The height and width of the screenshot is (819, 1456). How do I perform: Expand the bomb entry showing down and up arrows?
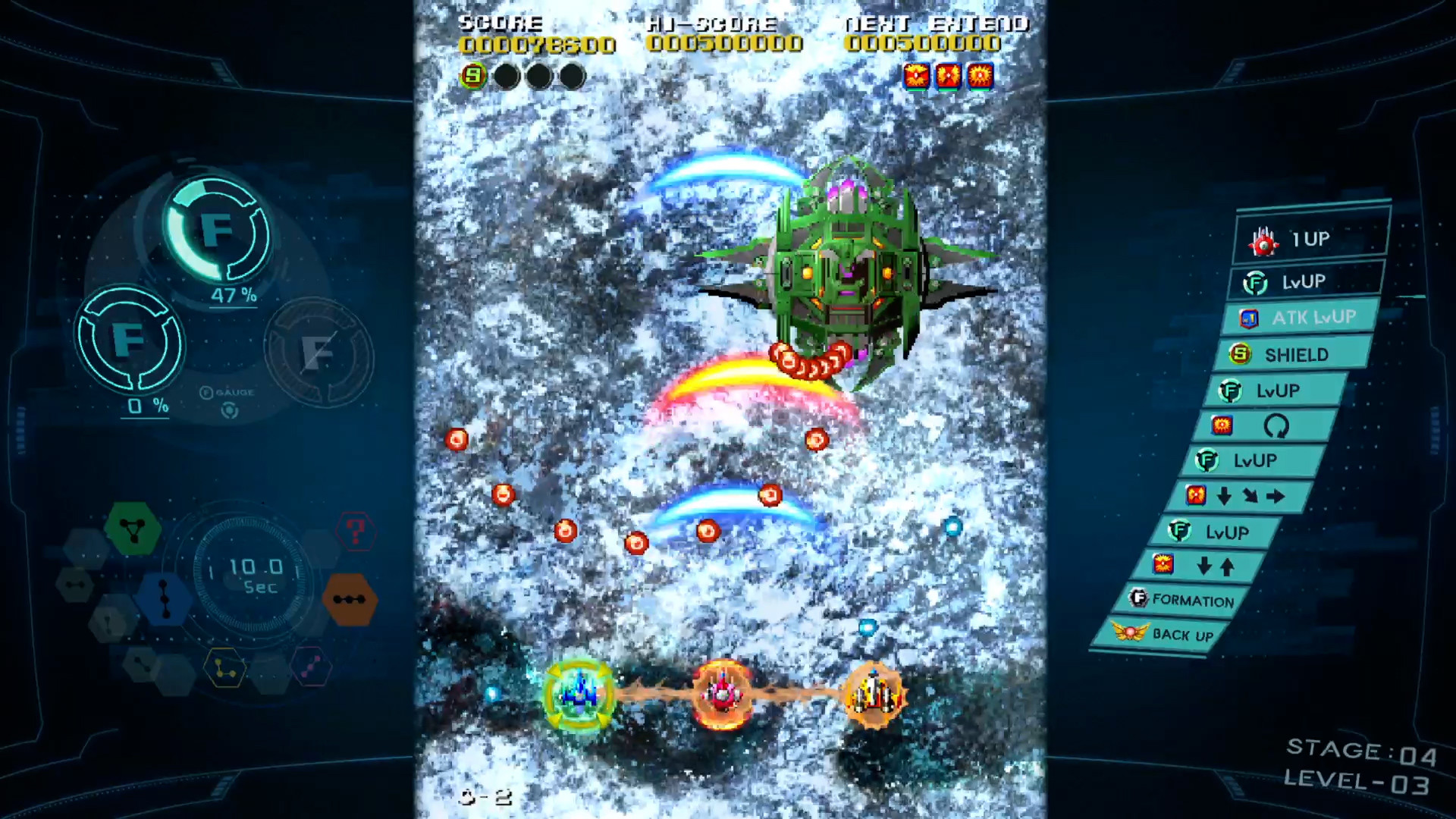tap(1198, 566)
